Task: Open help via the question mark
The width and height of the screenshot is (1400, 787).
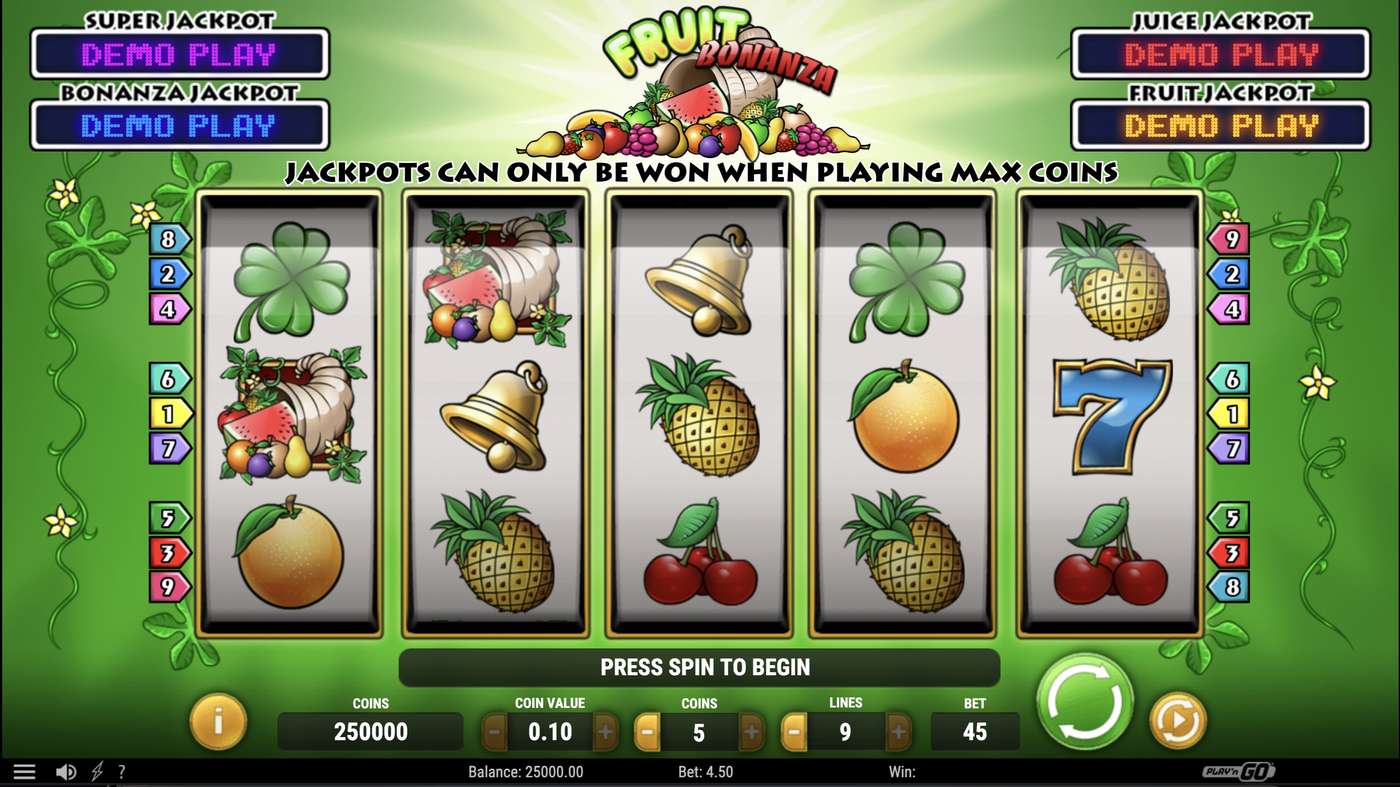Action: pos(122,770)
